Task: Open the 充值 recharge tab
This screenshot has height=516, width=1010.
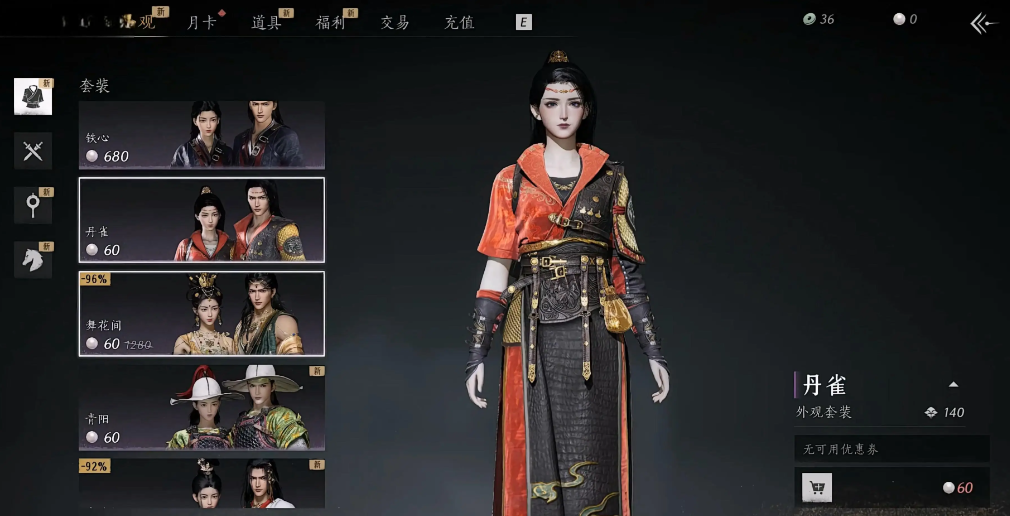Action: 459,22
